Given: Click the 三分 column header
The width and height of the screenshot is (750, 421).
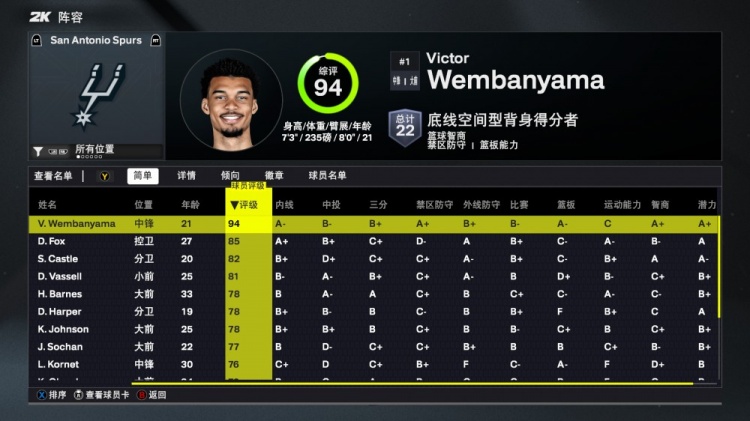Looking at the screenshot, I should (377, 205).
